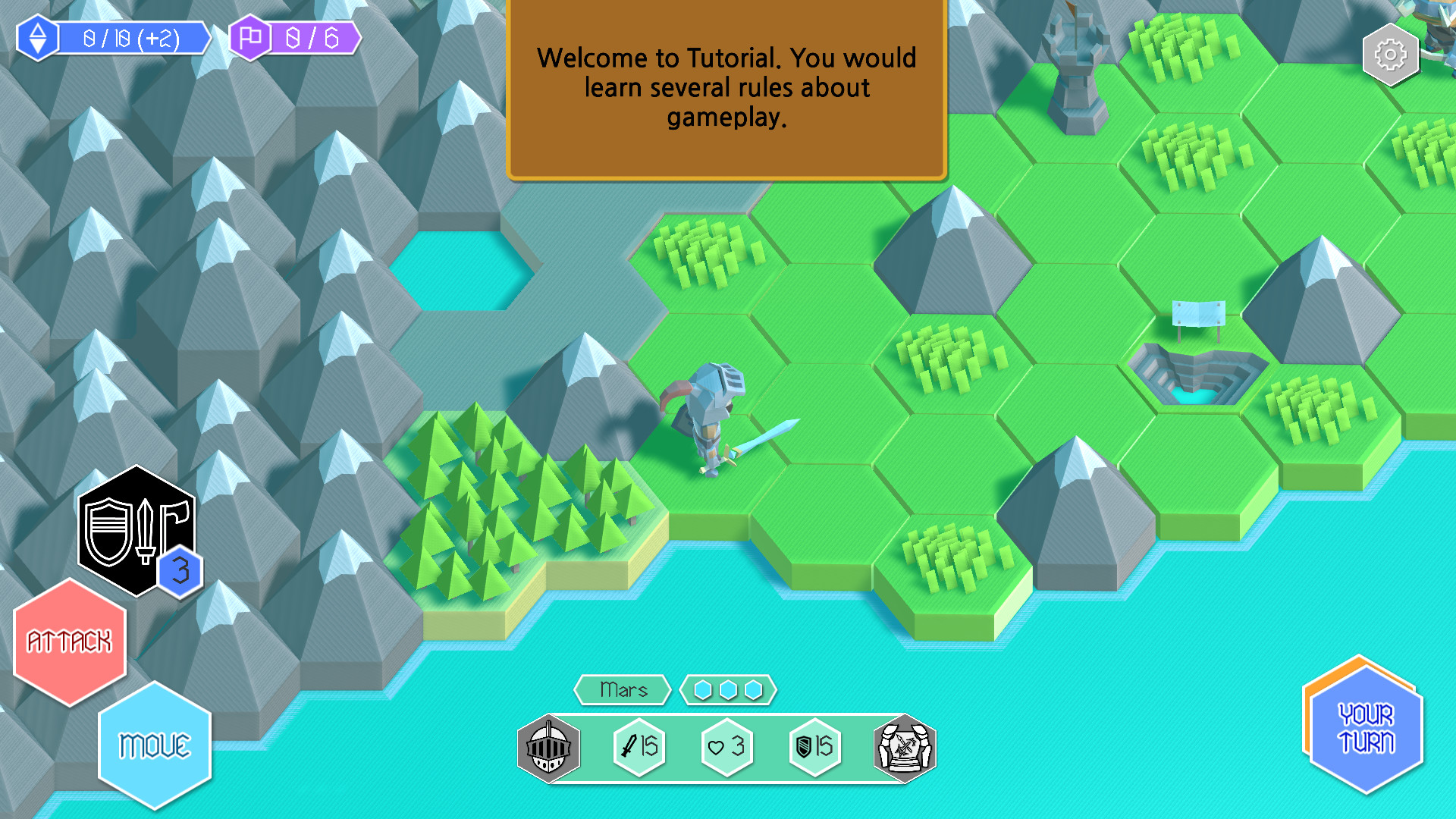Click the mine pit with banner
The width and height of the screenshot is (1456, 819).
pyautogui.click(x=1194, y=372)
